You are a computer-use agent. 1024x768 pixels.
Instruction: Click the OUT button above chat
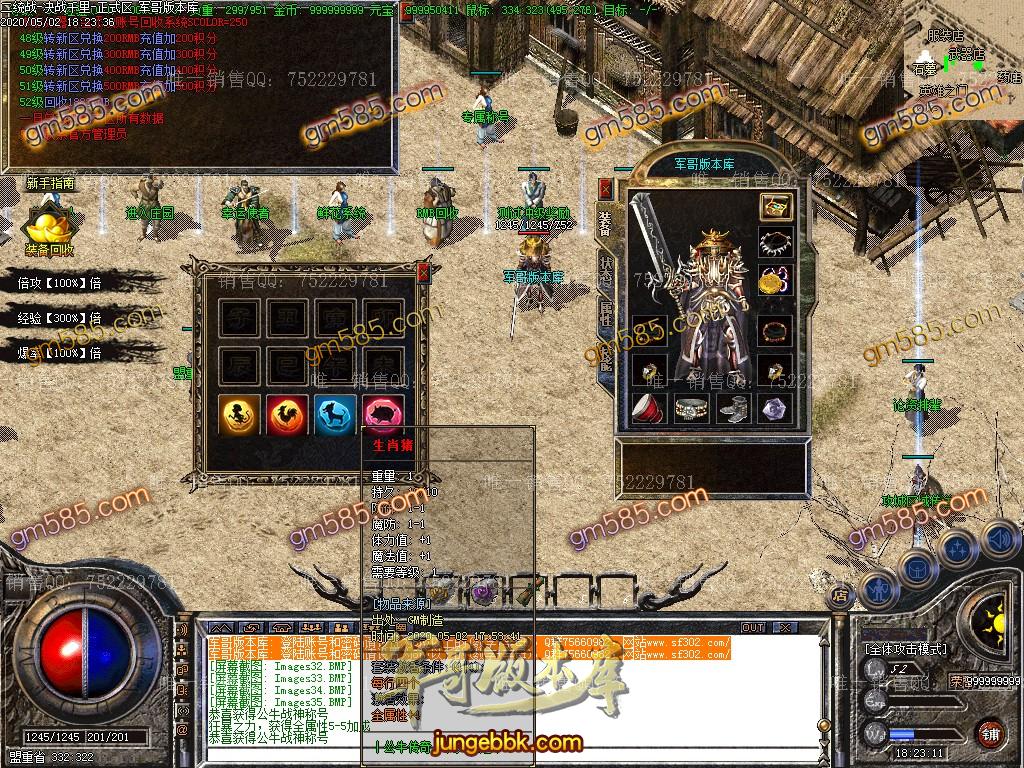(752, 627)
